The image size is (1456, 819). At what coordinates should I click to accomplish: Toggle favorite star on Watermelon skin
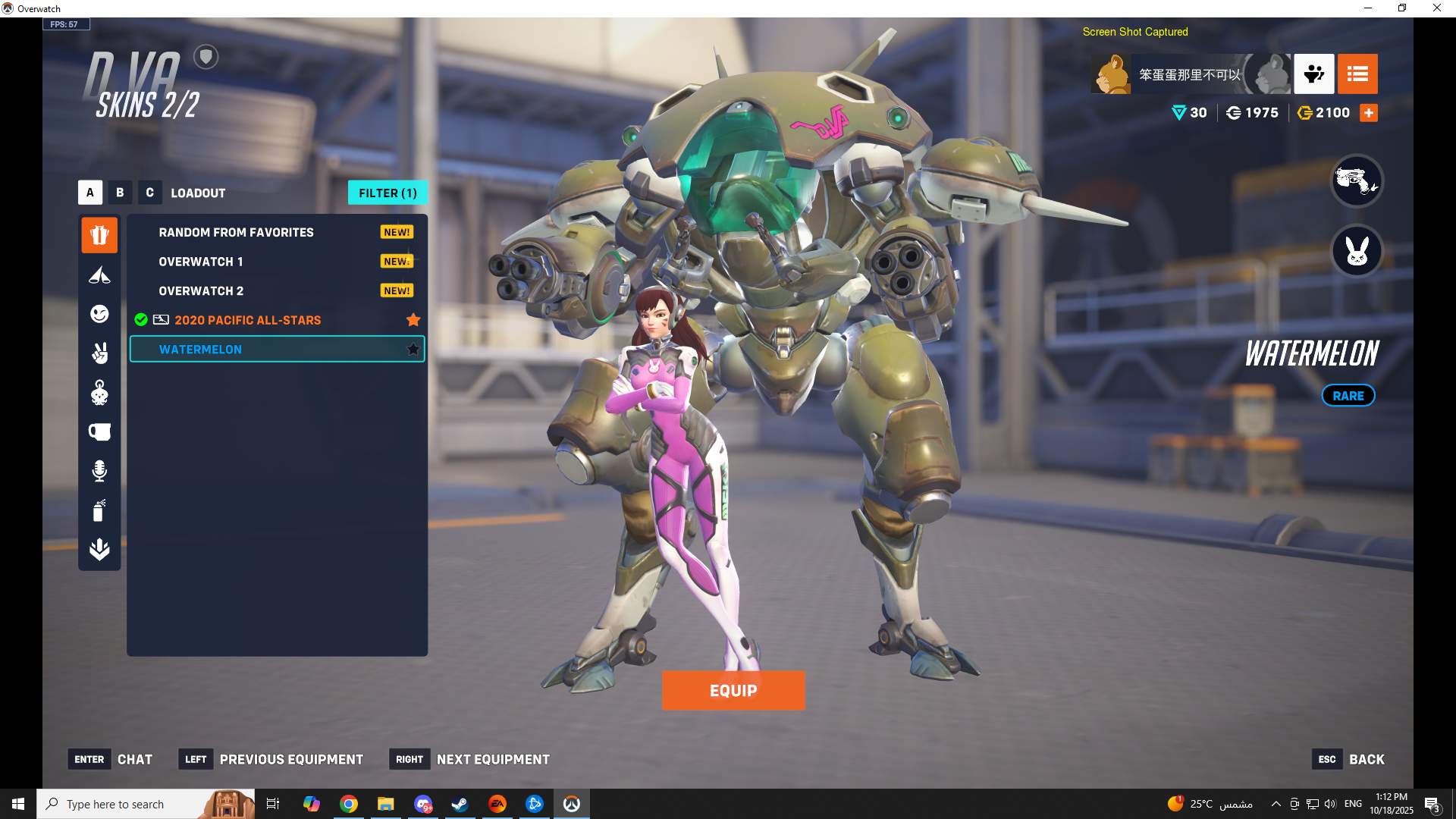413,350
